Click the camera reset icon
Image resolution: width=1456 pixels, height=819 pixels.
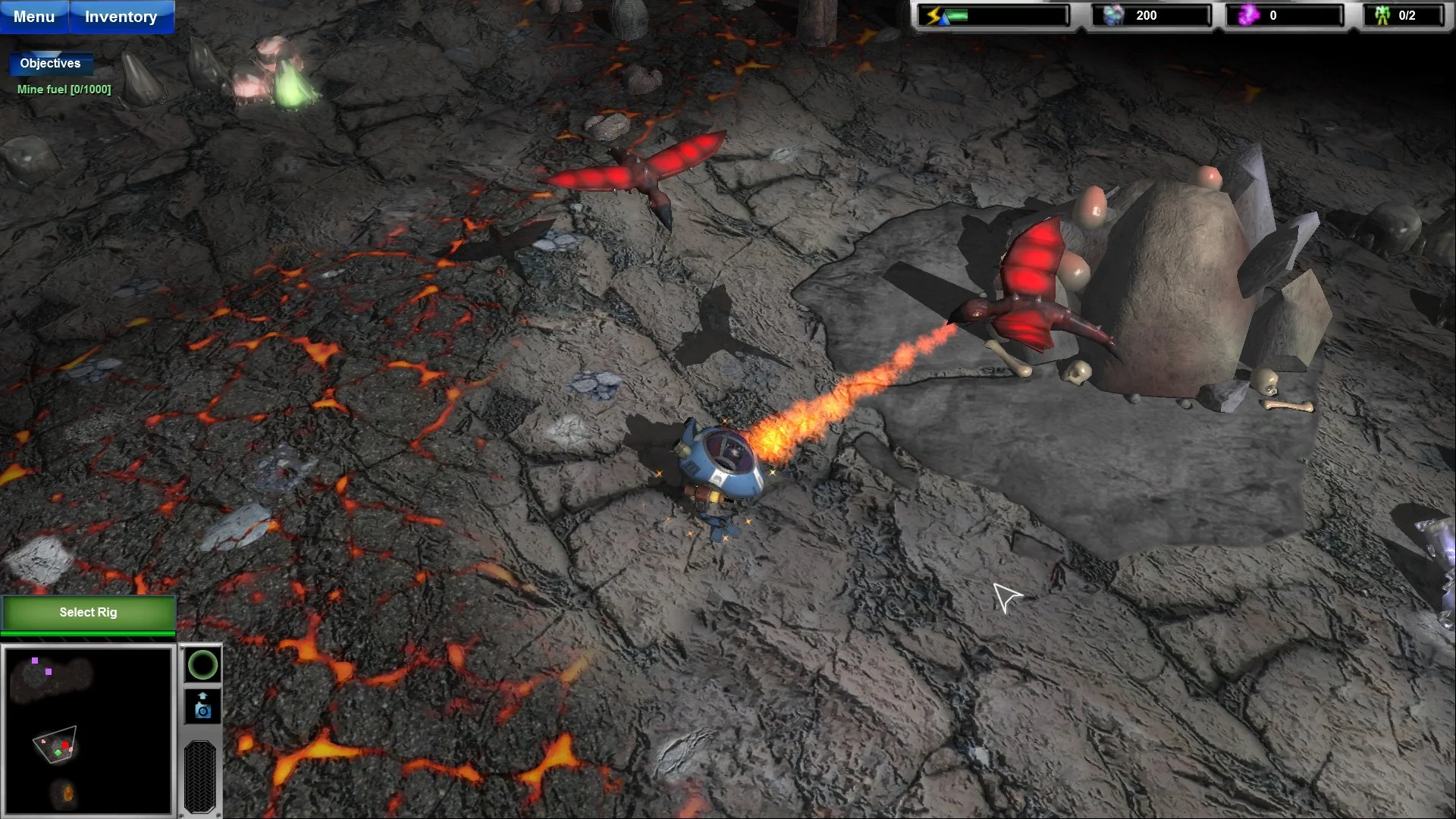(x=202, y=705)
